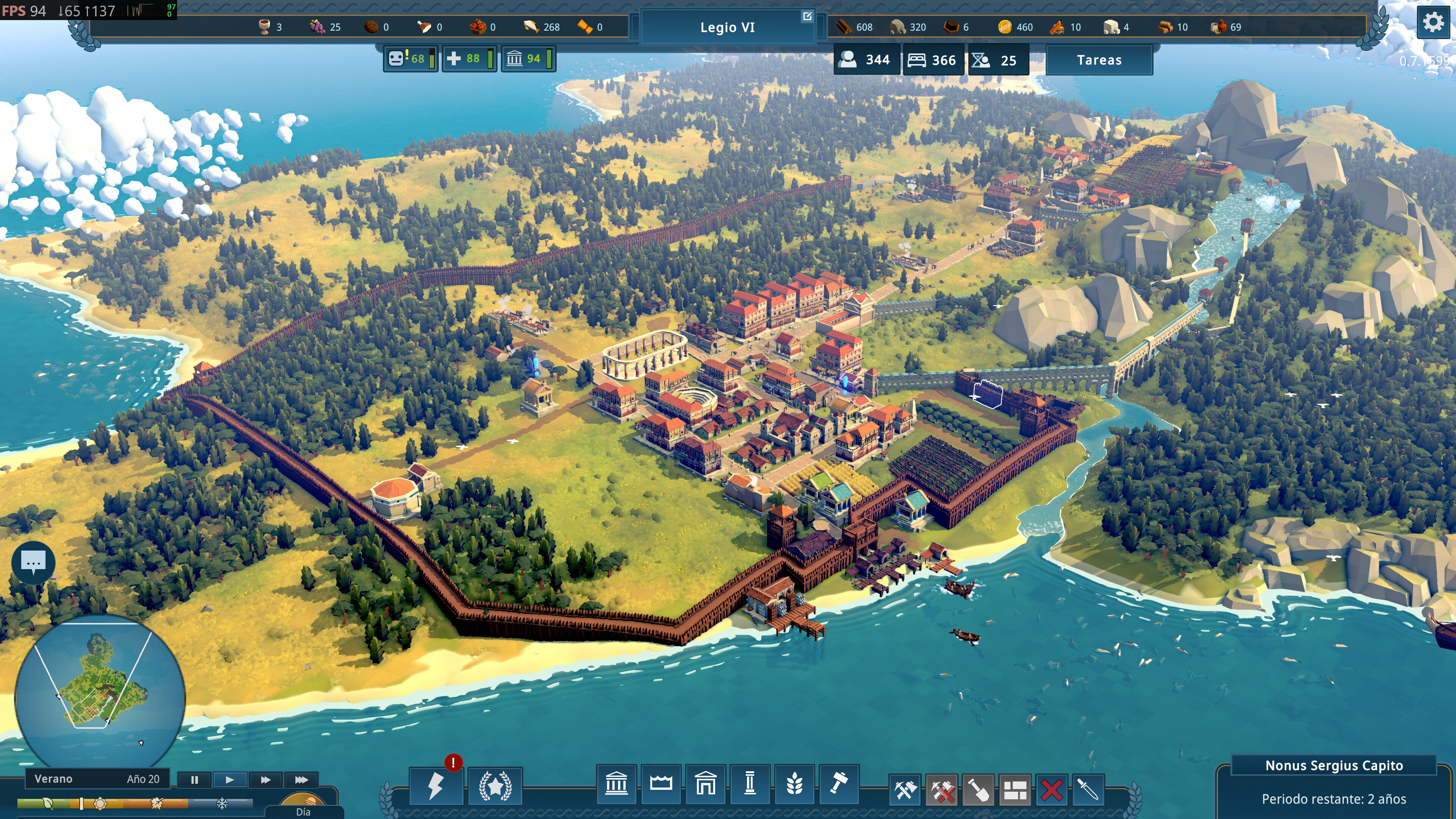Image resolution: width=1456 pixels, height=819 pixels.
Task: Select the red X demolish tool
Action: (x=1051, y=790)
